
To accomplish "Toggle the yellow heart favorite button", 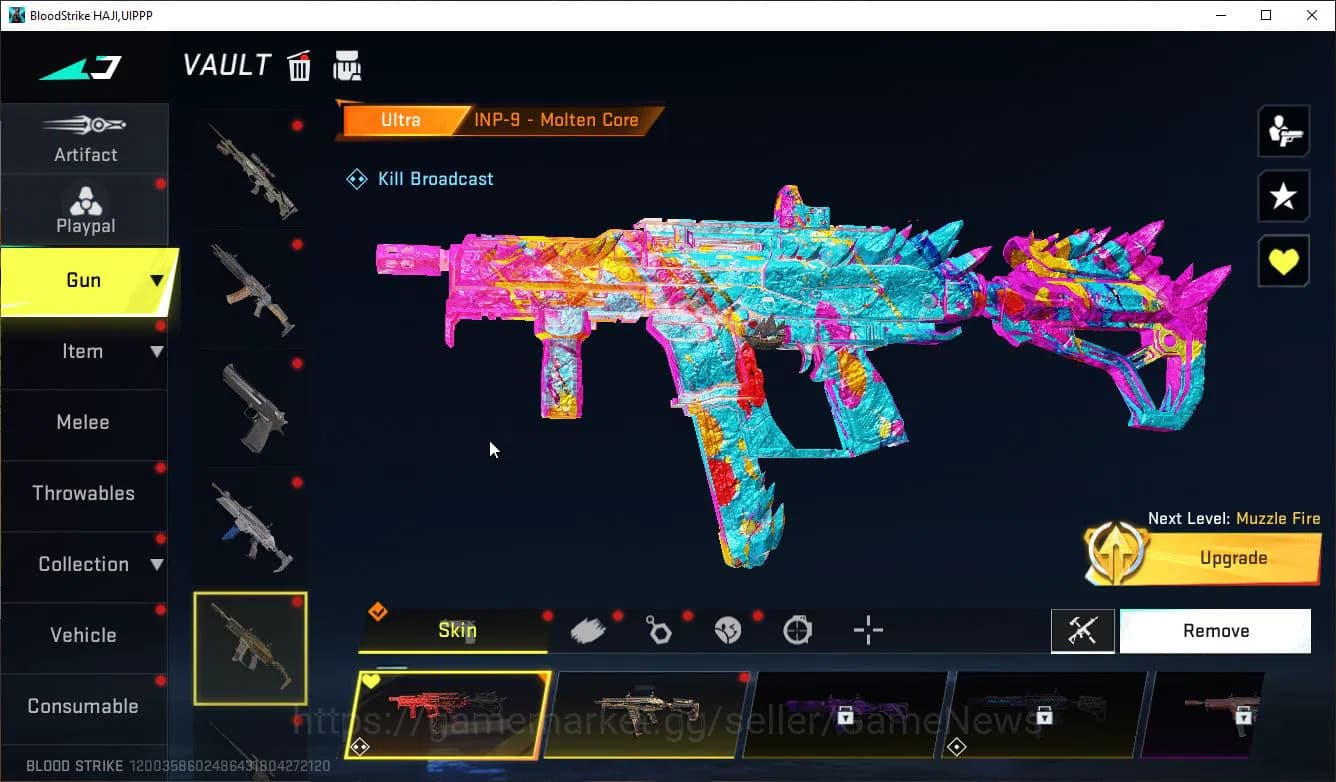I will pos(1283,261).
